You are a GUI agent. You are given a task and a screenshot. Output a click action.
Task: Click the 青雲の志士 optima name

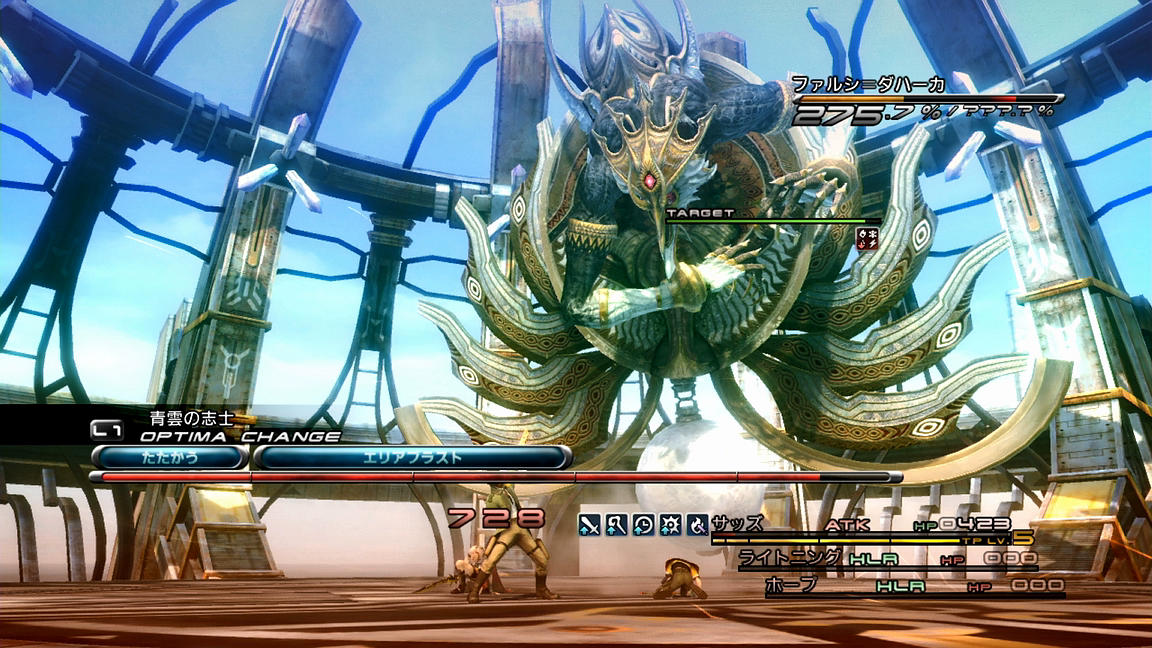[x=191, y=419]
